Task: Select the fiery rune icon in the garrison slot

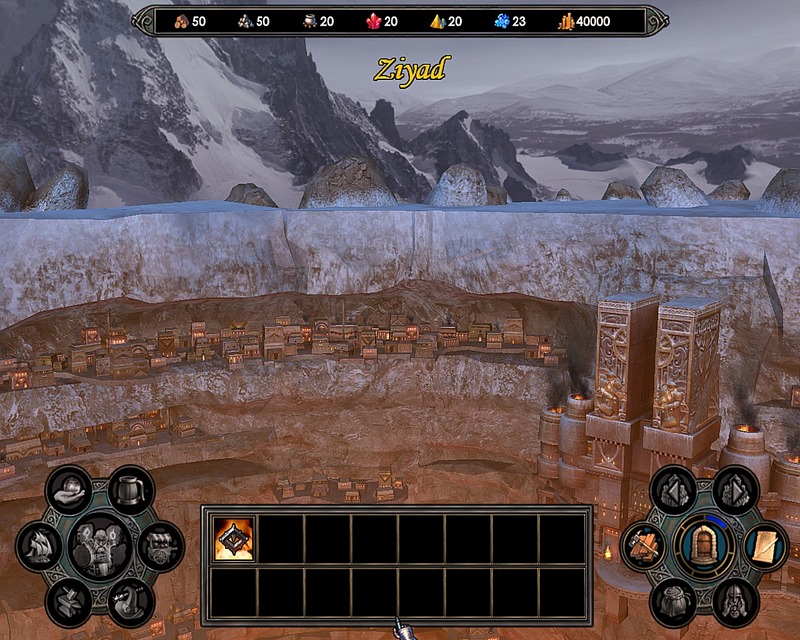Action: pyautogui.click(x=234, y=538)
